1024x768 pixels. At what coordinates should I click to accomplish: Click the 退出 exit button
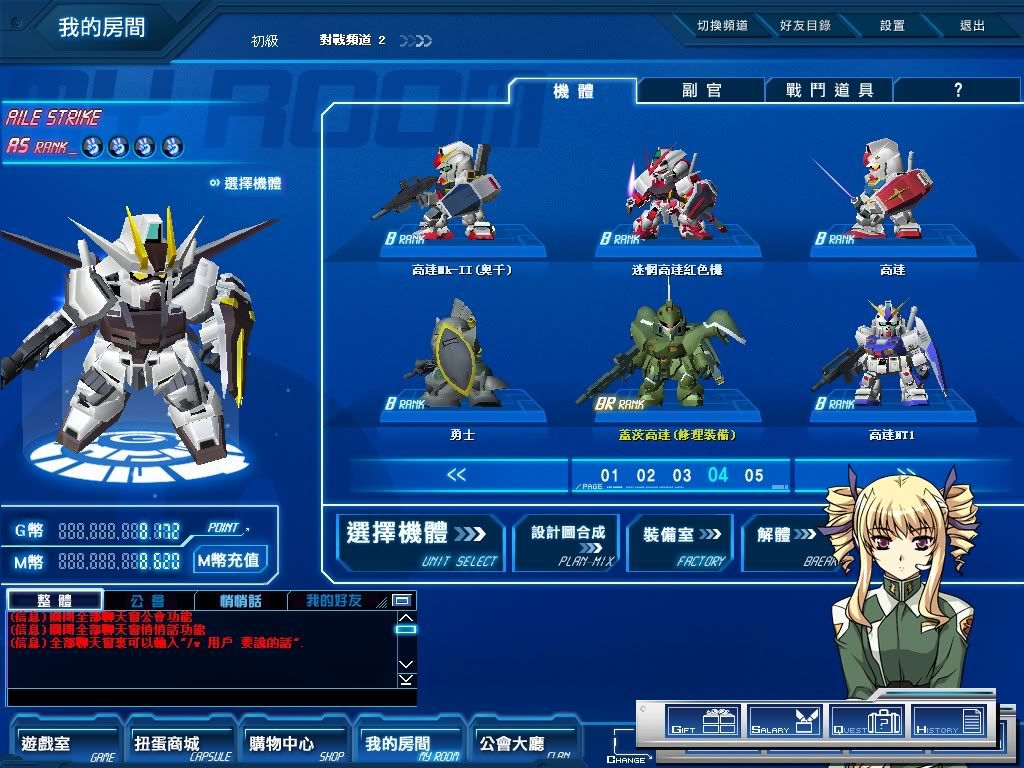[x=972, y=26]
